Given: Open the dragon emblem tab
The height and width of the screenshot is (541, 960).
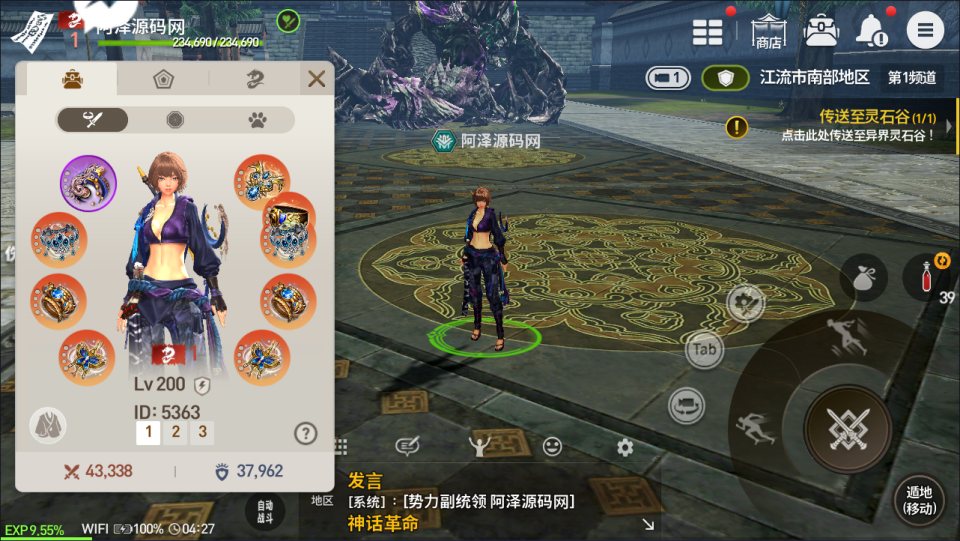Looking at the screenshot, I should (255, 79).
